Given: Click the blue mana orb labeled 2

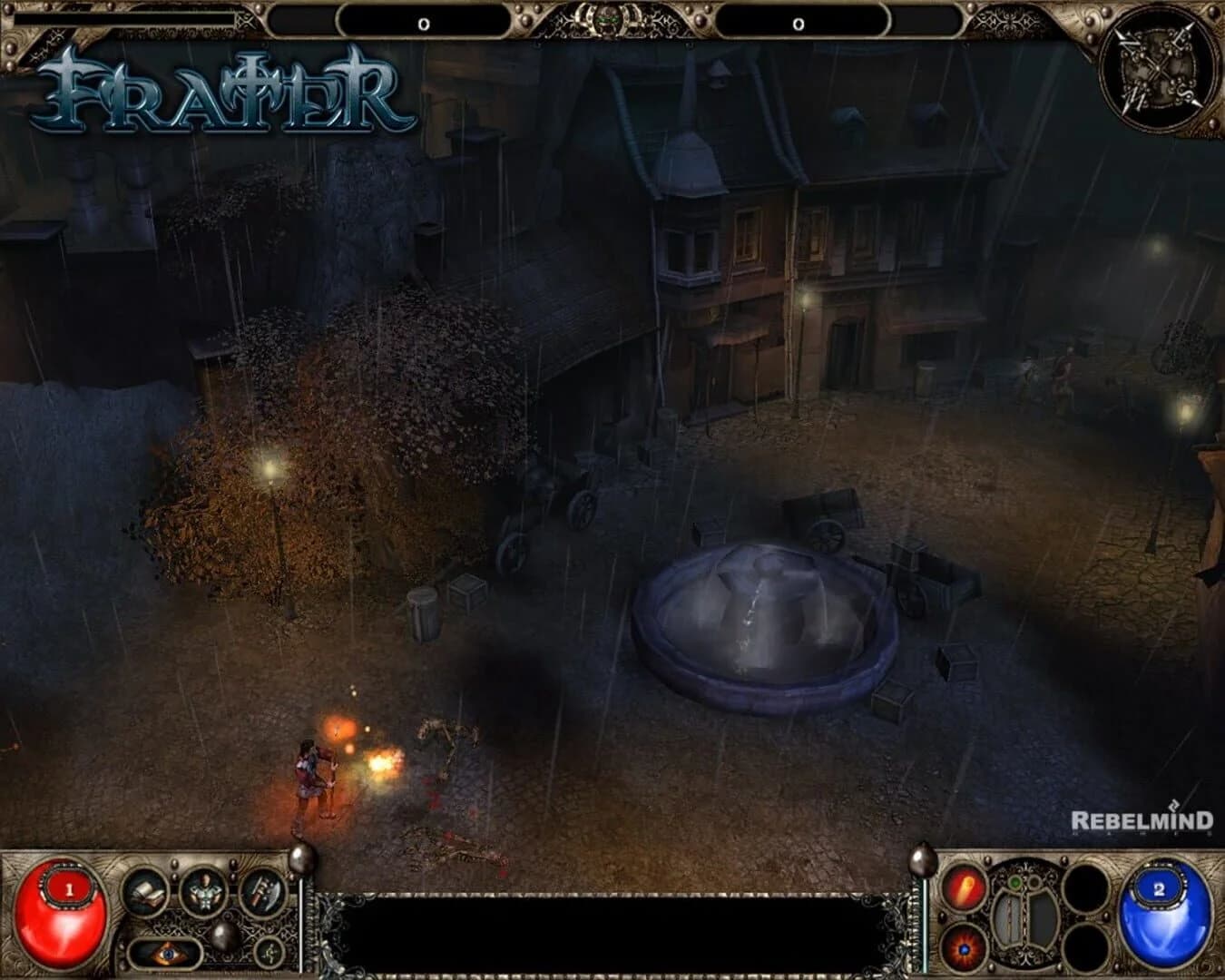Looking at the screenshot, I should pos(1161,912).
